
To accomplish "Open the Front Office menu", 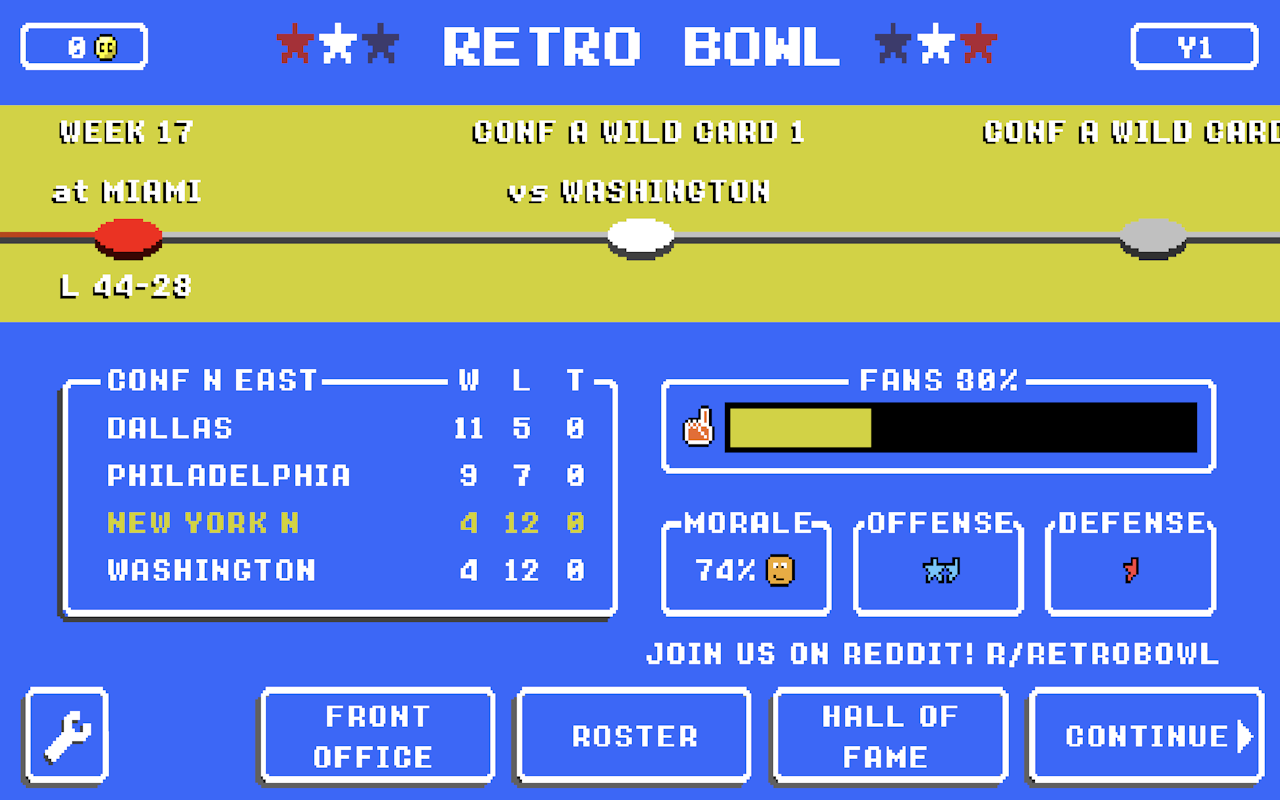I will 377,734.
